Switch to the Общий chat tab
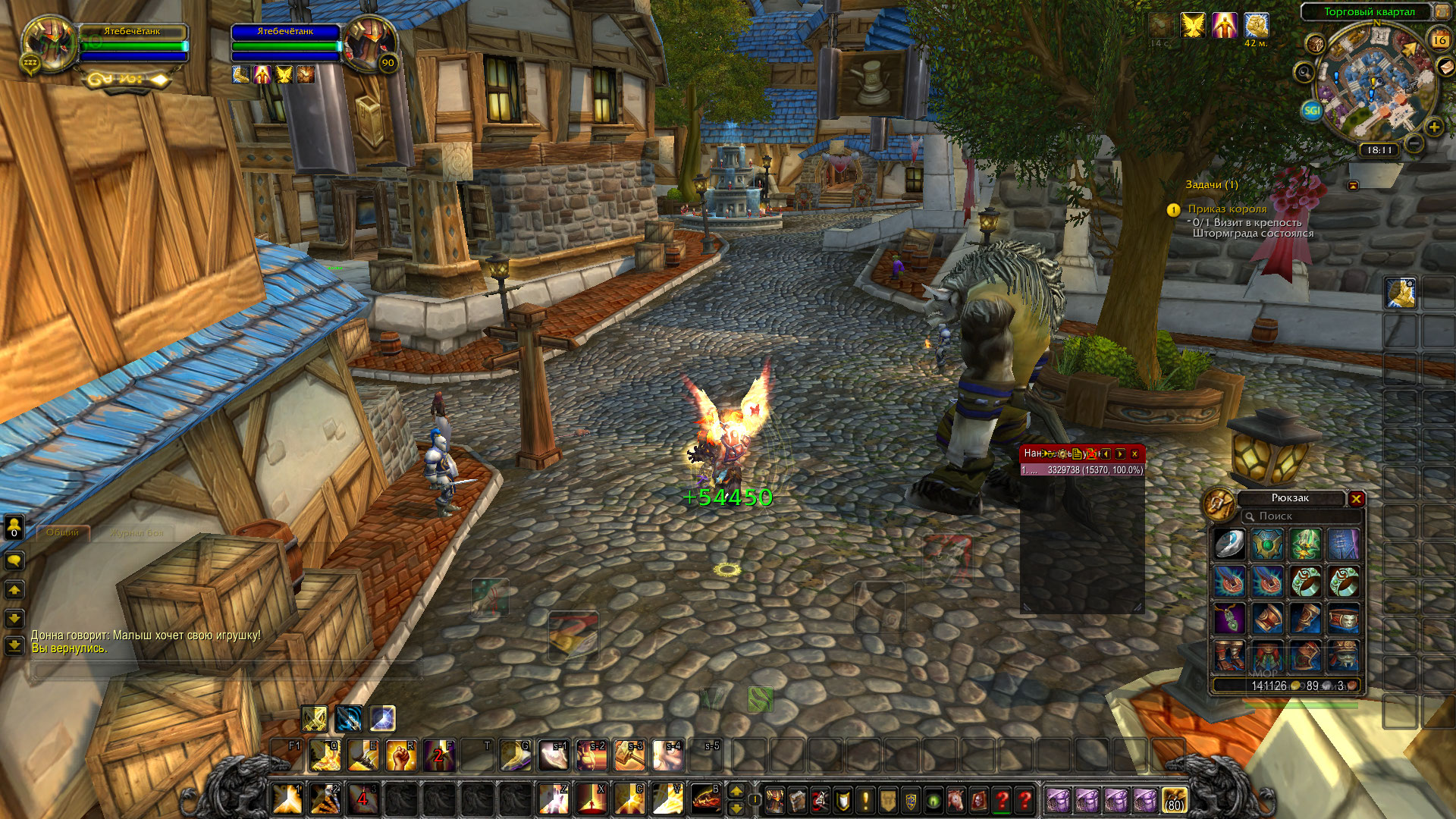Viewport: 1456px width, 819px height. [62, 532]
